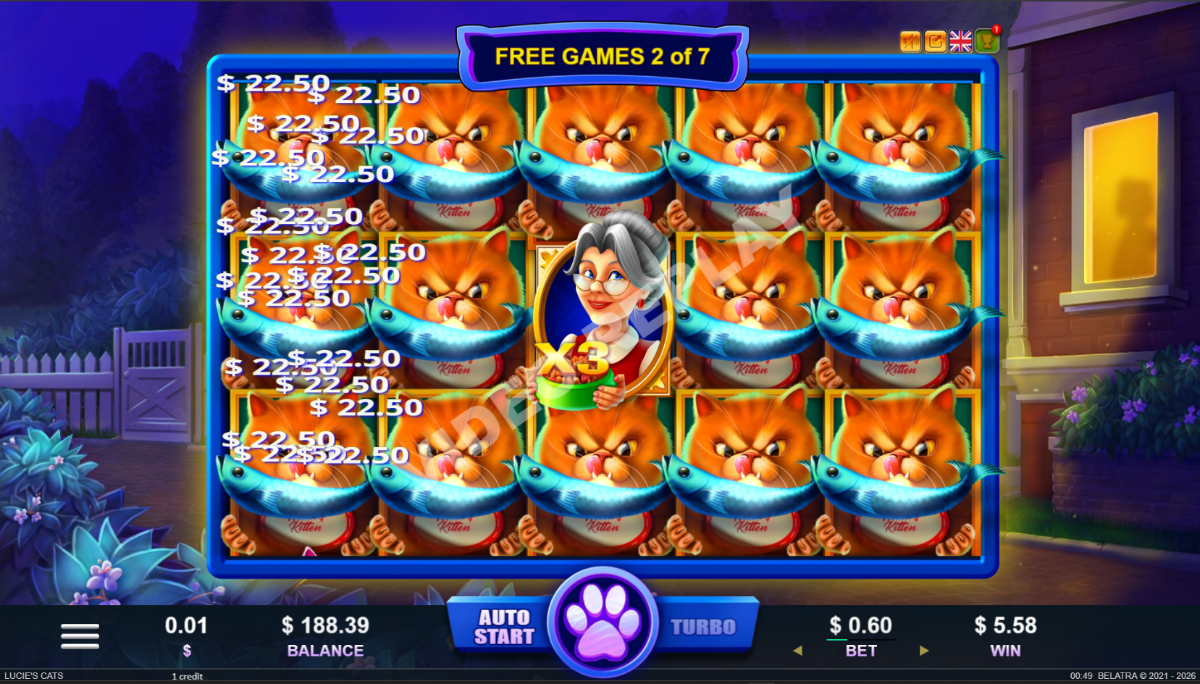Decrease the bet with left arrow
This screenshot has height=684, width=1200.
[797, 651]
